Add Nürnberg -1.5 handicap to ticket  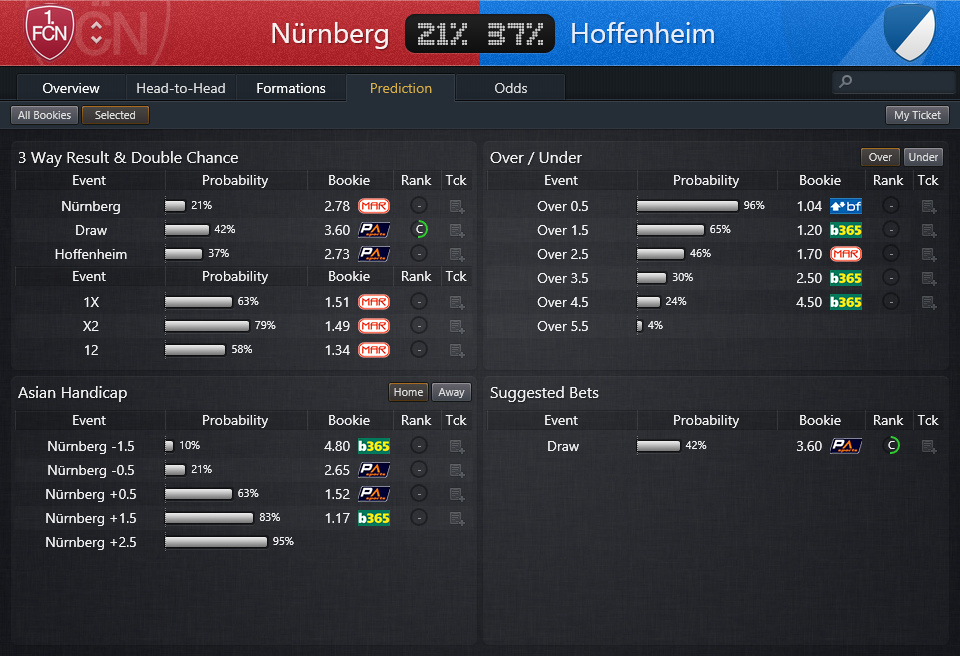457,446
